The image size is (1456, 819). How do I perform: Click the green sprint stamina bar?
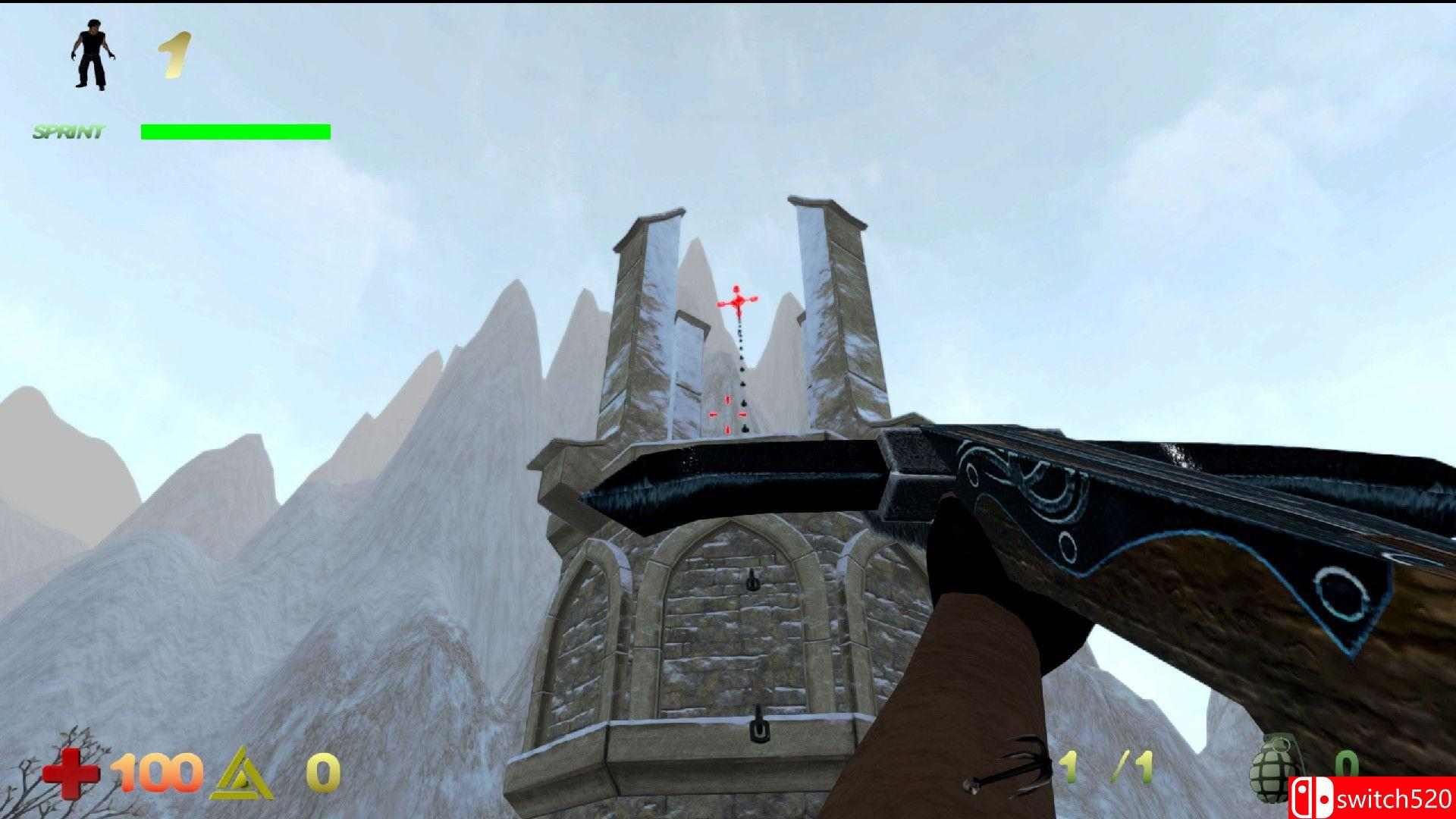point(235,131)
